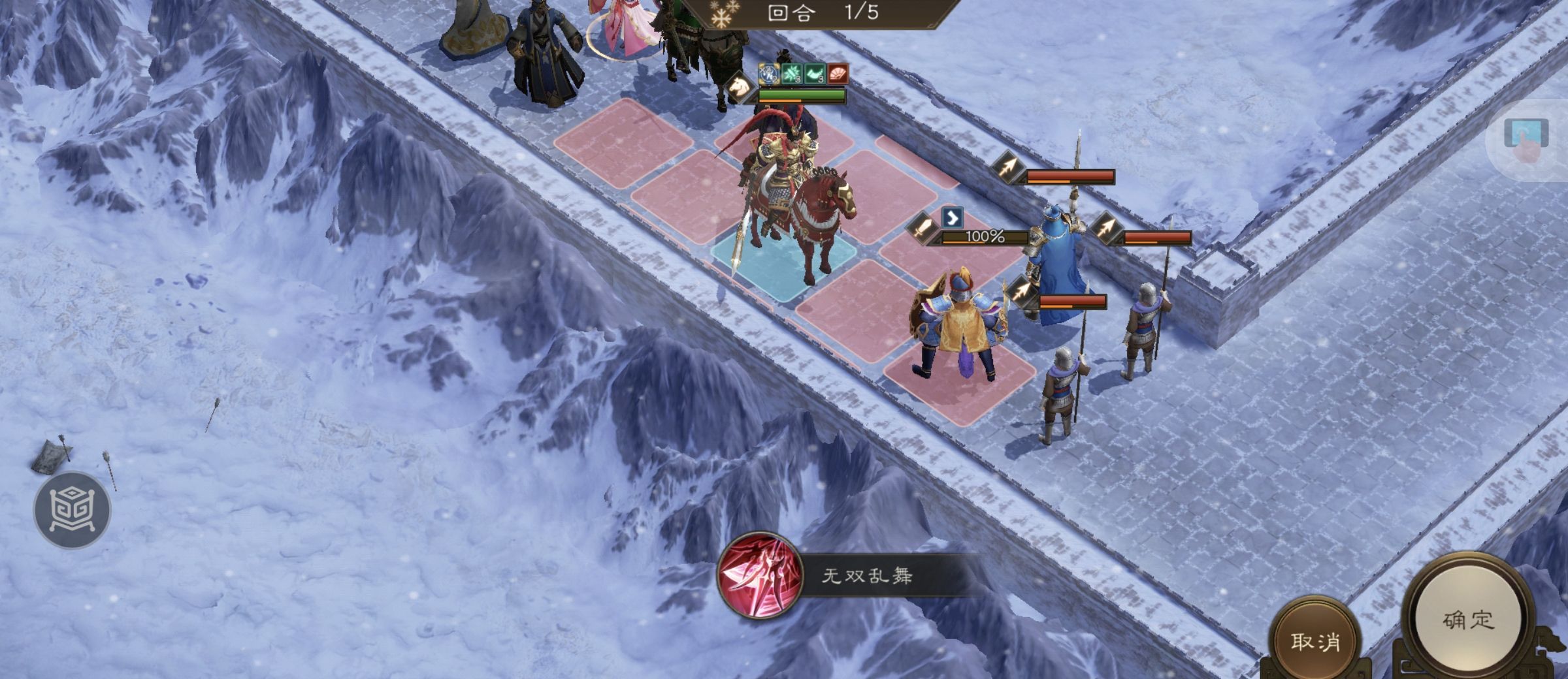Viewport: 1568px width, 679px height.
Task: Toggle the green horn buff icon showing 3
Action: coord(815,74)
